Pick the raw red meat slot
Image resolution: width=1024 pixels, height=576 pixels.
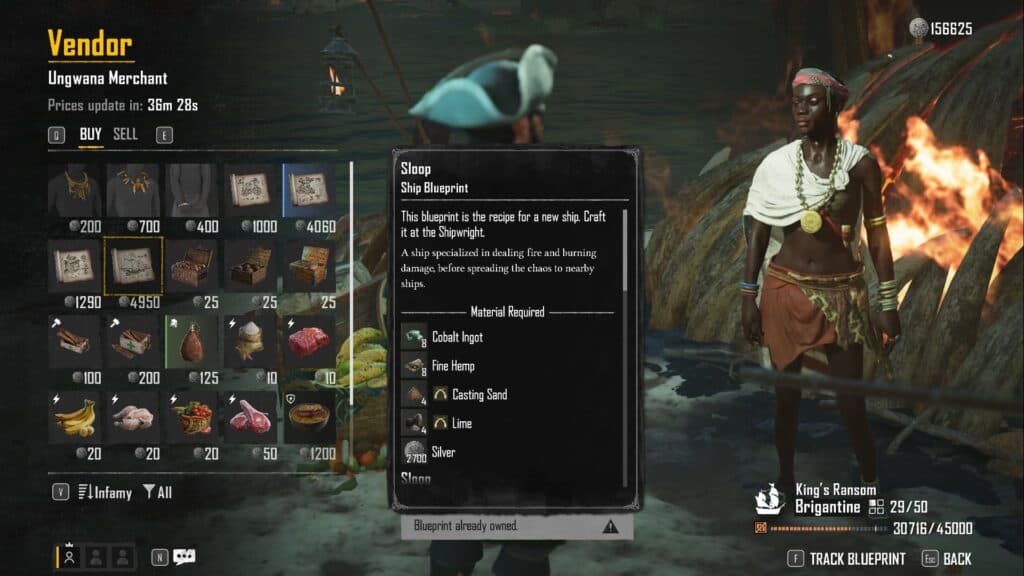308,341
